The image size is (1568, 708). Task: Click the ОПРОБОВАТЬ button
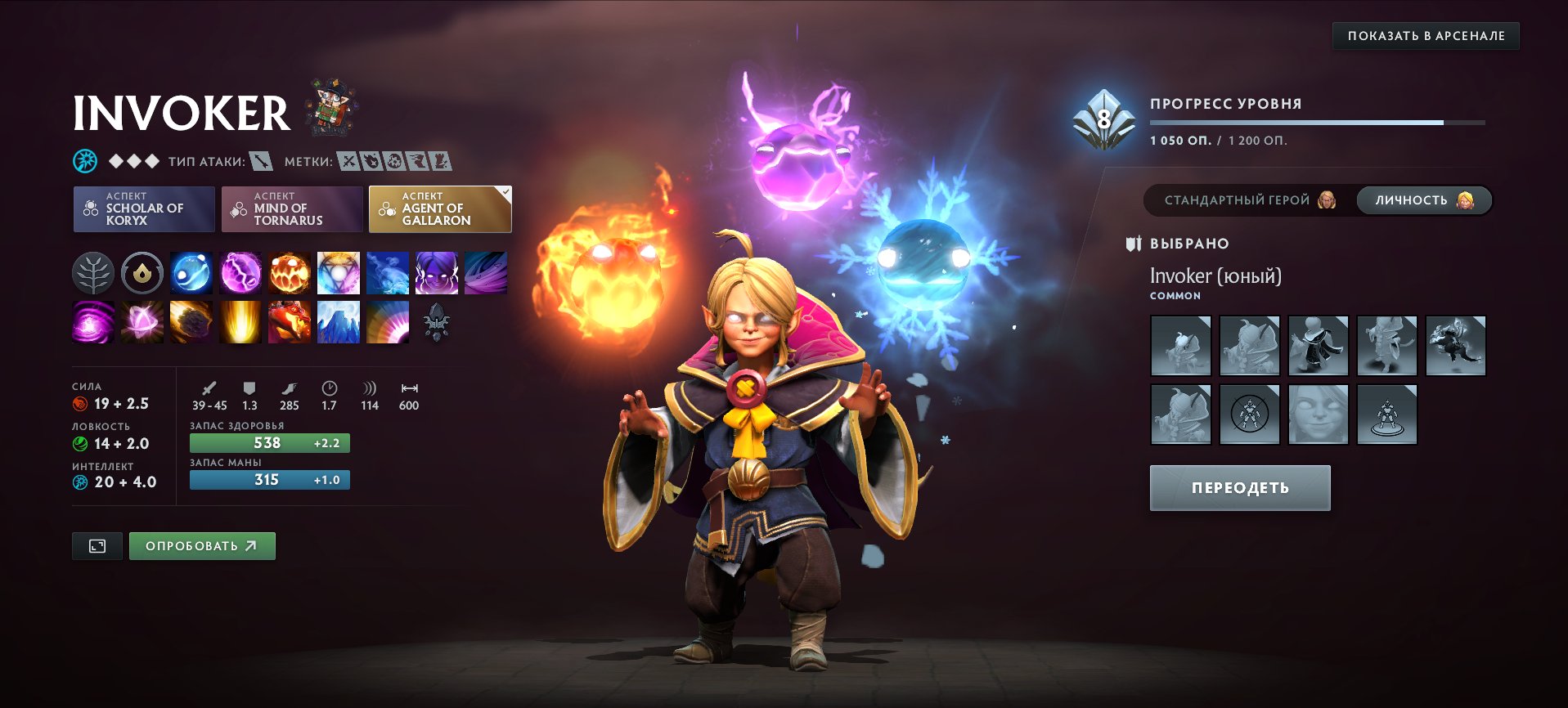201,545
